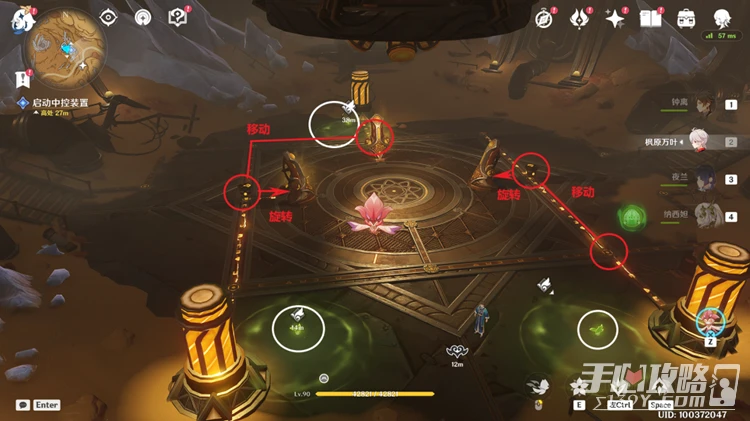
Task: Use the pink-haired gadget above Z
Action: click(711, 320)
